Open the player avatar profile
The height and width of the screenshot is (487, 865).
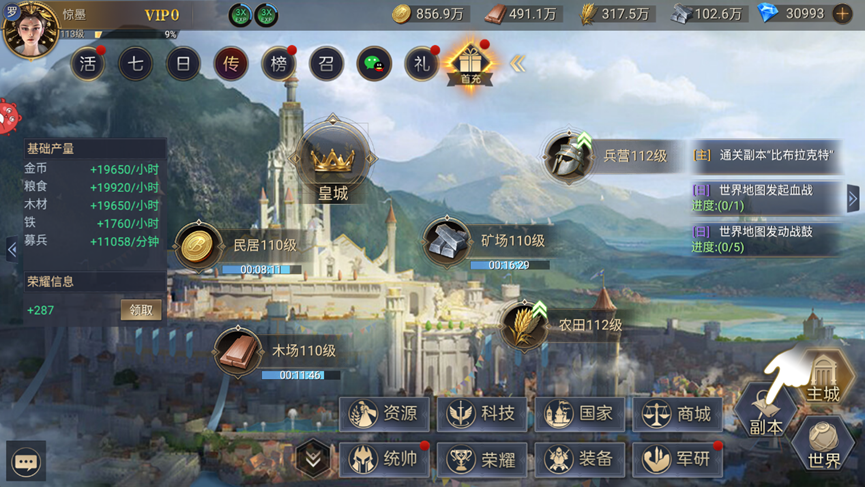click(30, 30)
